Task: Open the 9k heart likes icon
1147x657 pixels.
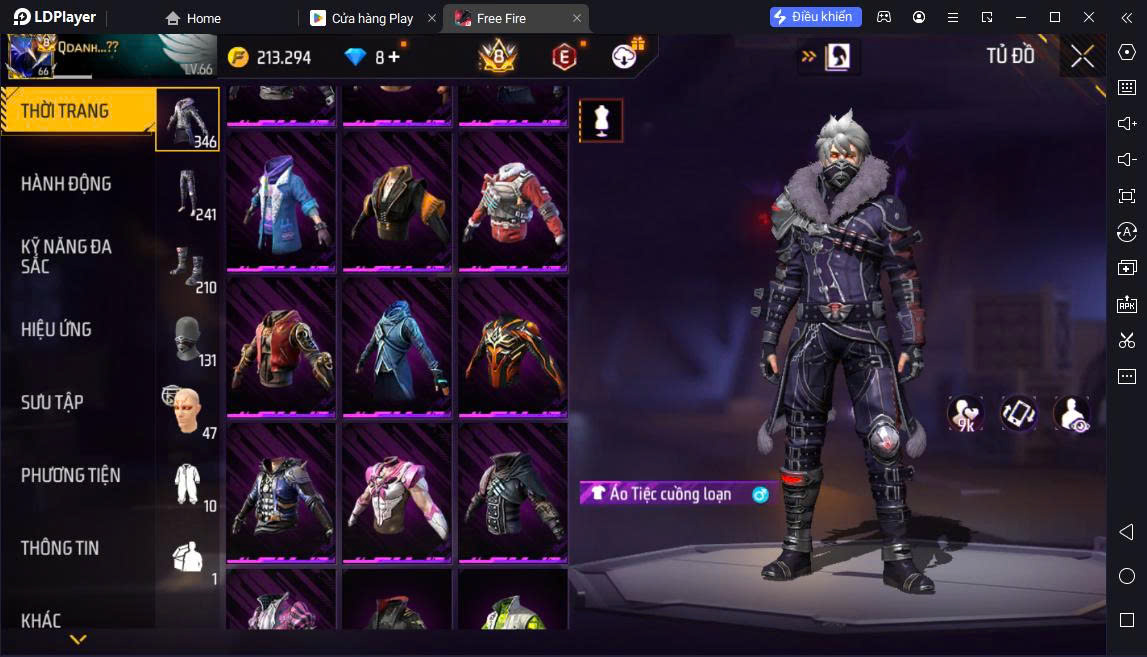Action: (965, 414)
